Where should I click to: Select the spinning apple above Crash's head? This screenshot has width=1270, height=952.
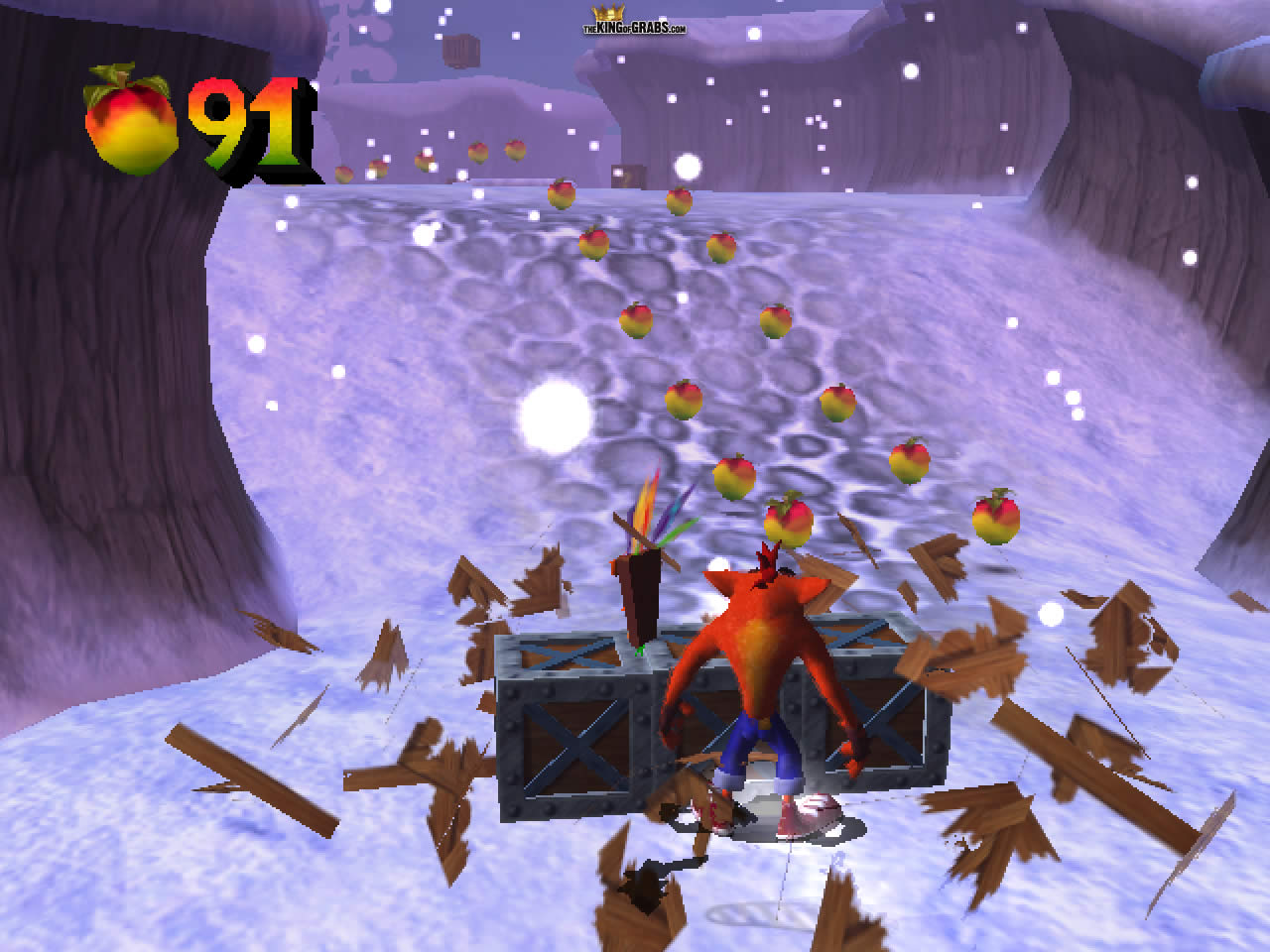(x=791, y=520)
